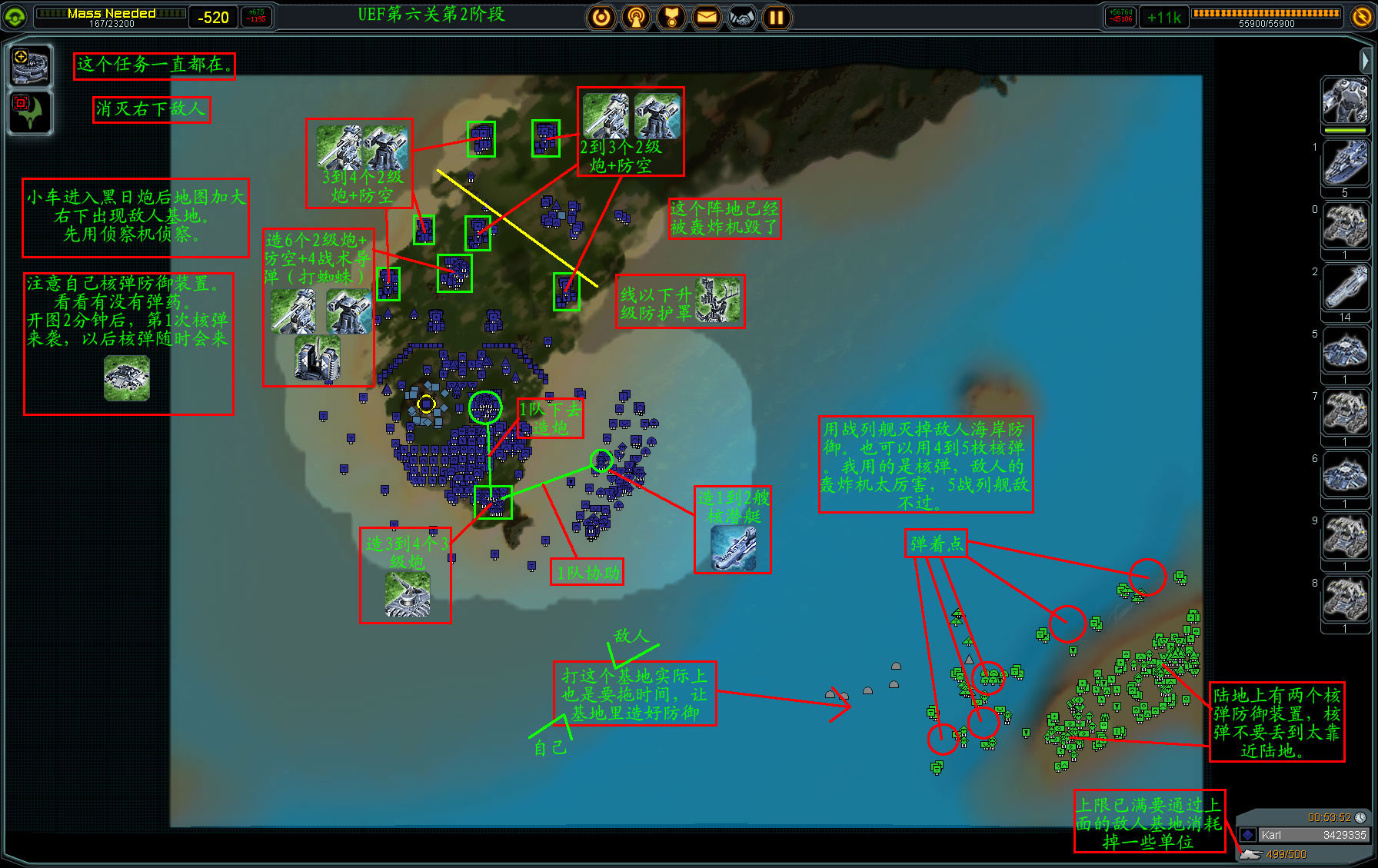Select control group 0 unit icon
Image resolution: width=1378 pixels, height=868 pixels.
click(x=1345, y=226)
